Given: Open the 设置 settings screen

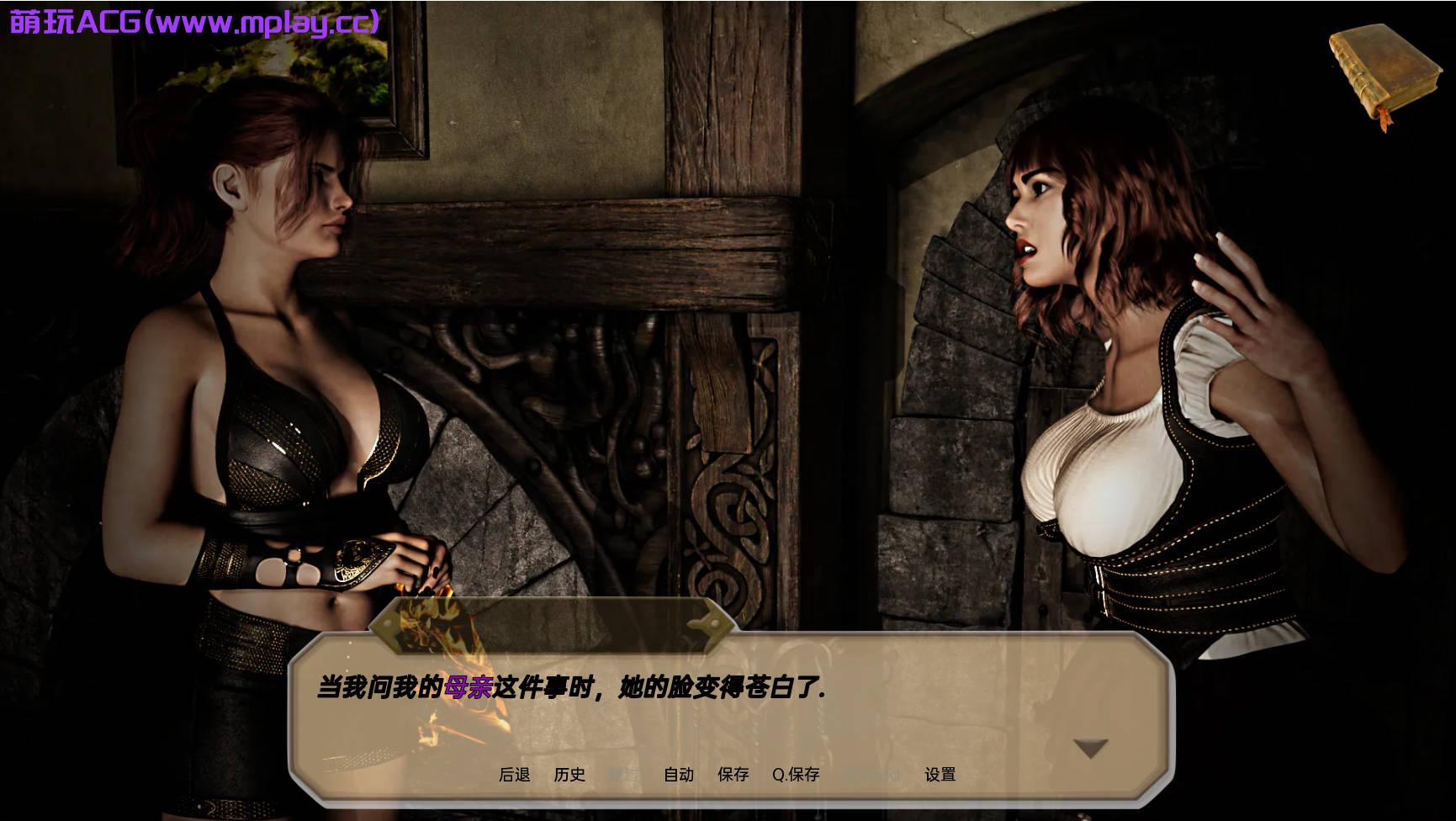Looking at the screenshot, I should 940,775.
